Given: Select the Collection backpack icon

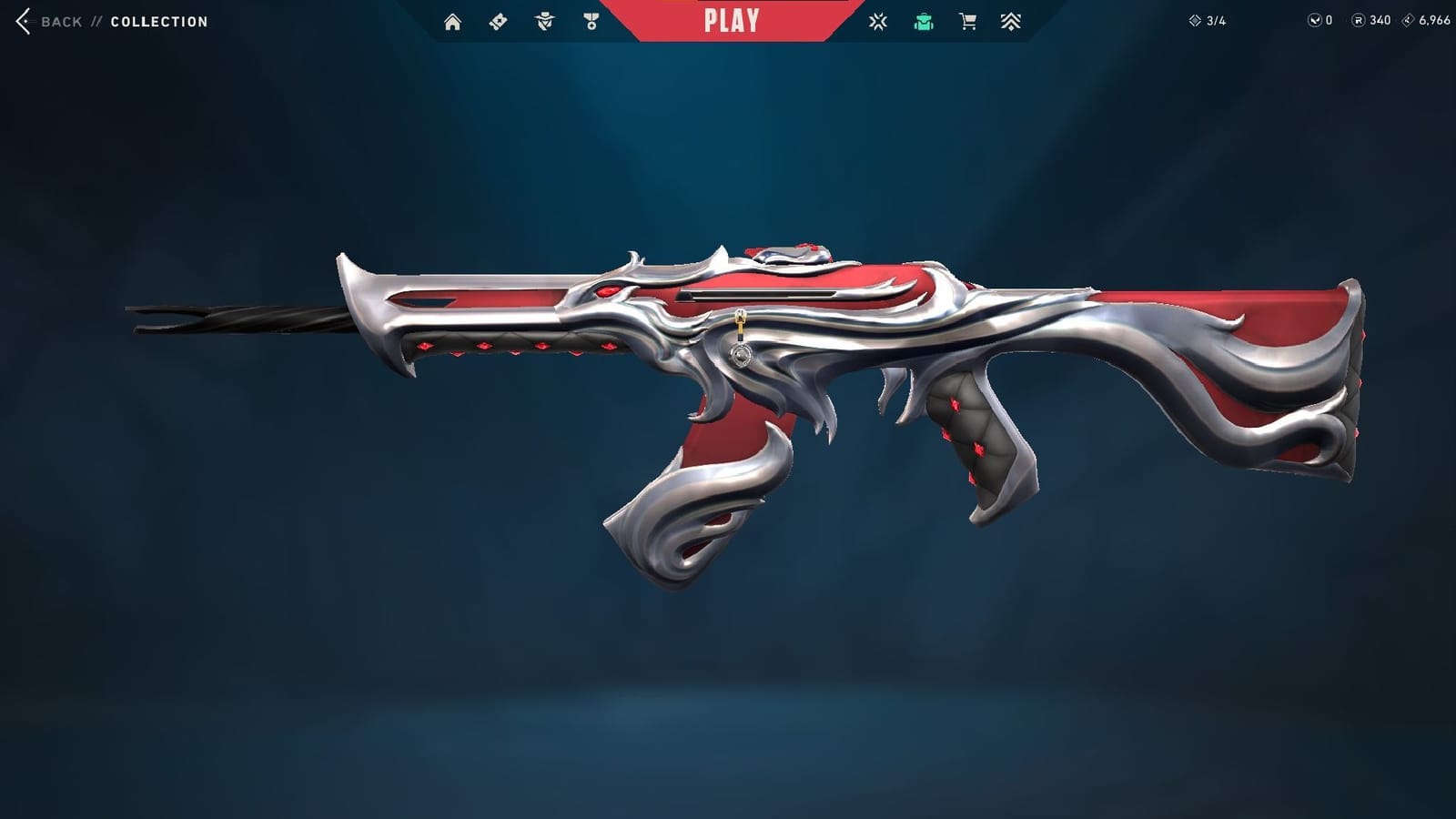Looking at the screenshot, I should click(x=922, y=20).
